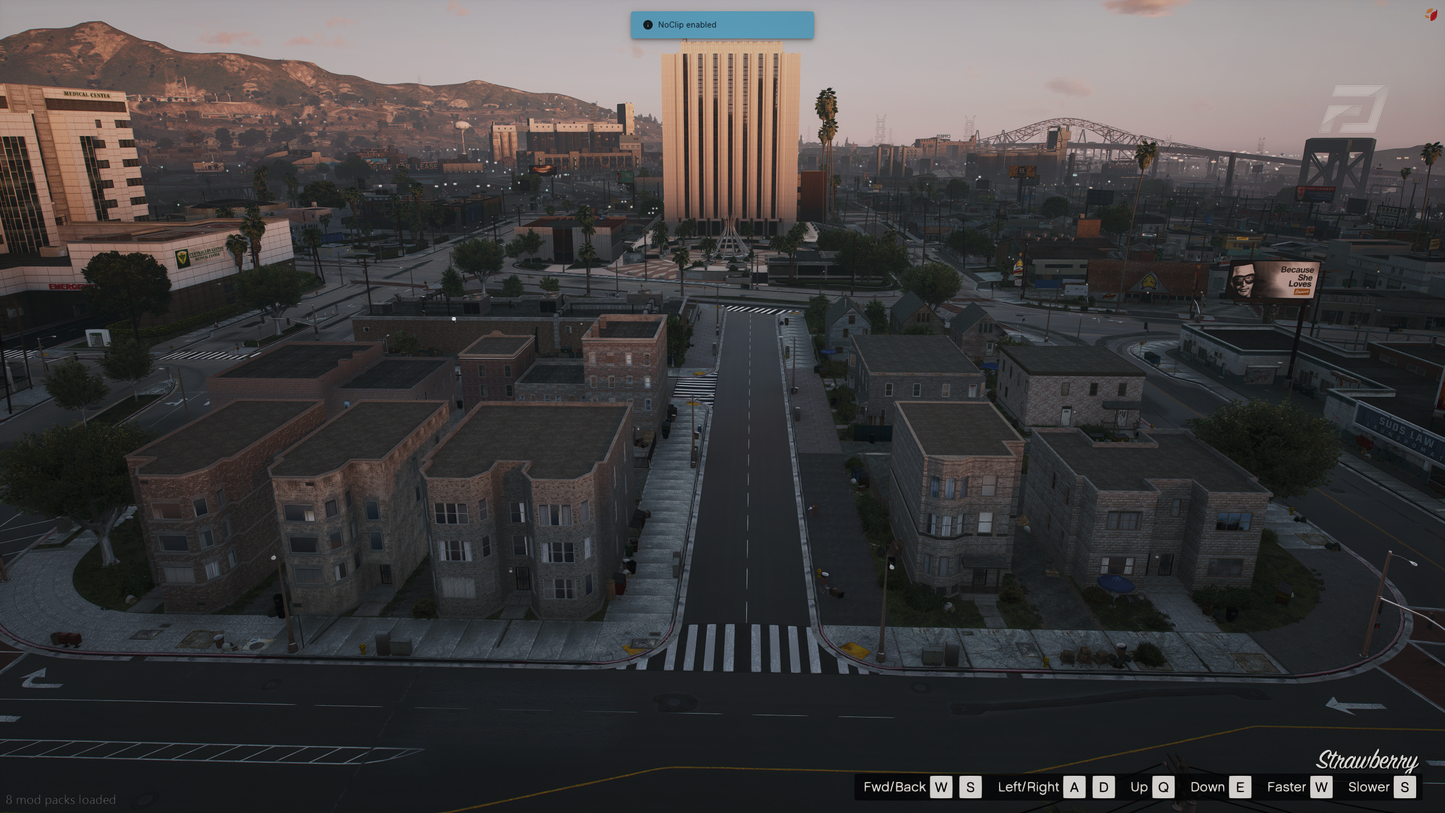Click the E key hint for Down movement
The image size is (1445, 813).
tap(1240, 787)
